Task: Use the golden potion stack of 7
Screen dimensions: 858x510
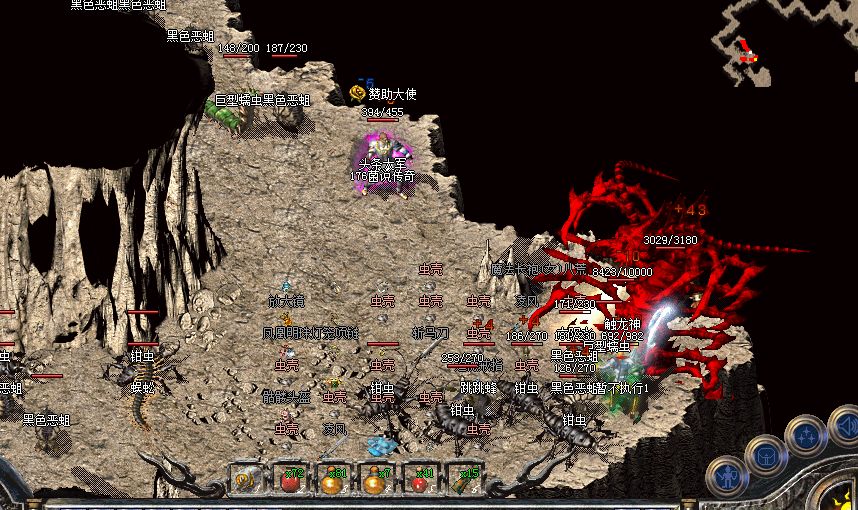Action: click(376, 480)
